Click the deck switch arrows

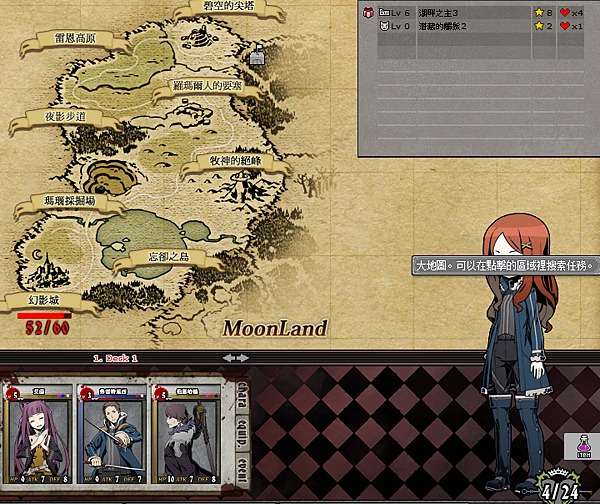[x=234, y=357]
